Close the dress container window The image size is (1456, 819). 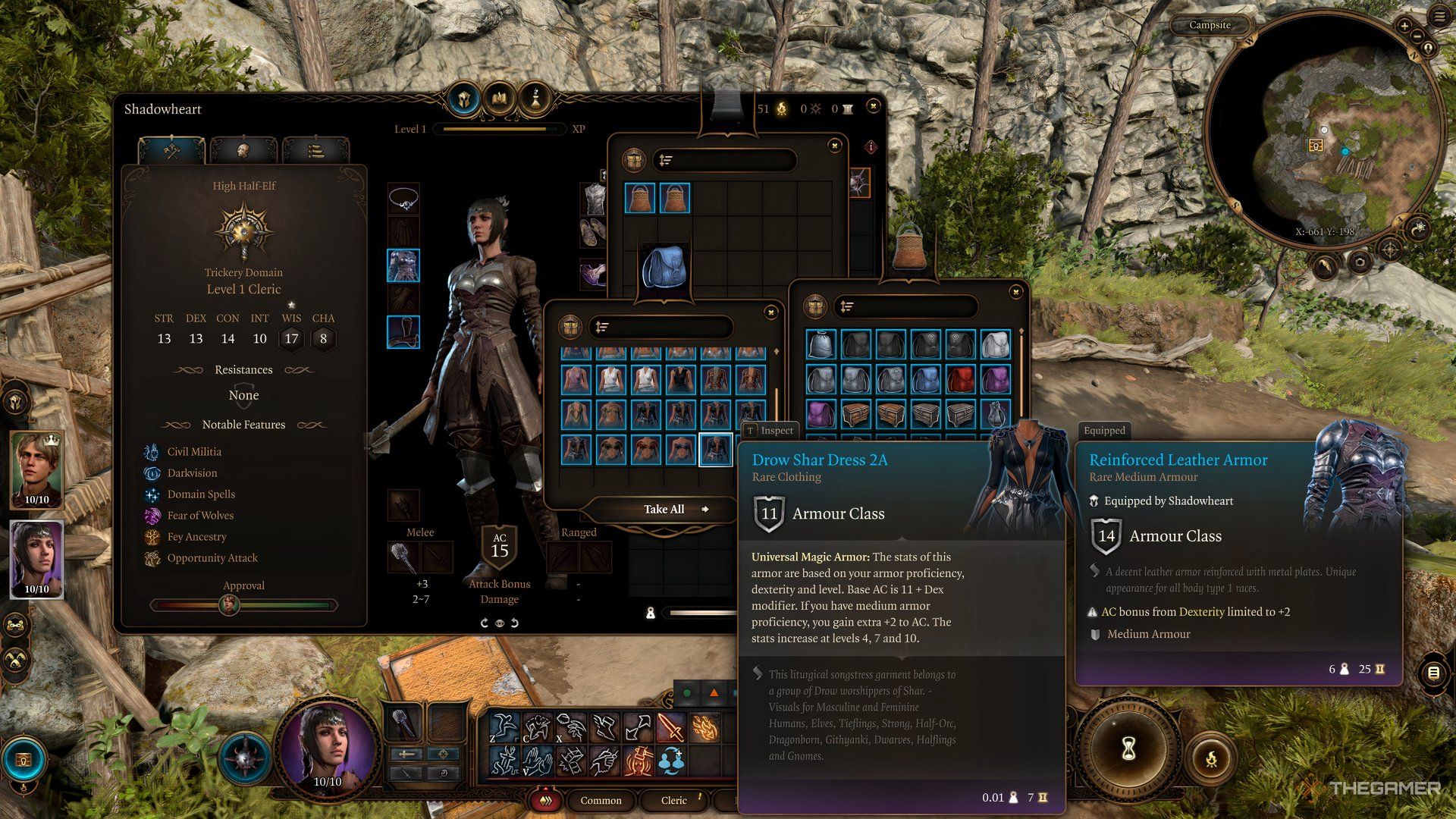770,312
